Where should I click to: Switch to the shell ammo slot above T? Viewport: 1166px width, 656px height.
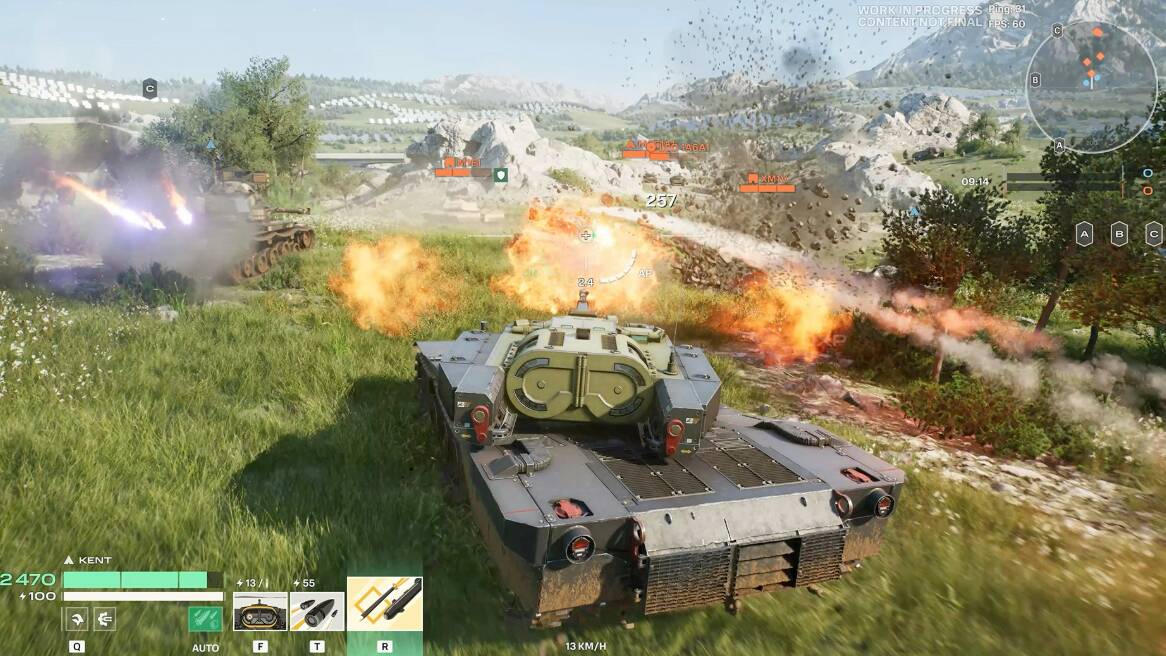tap(317, 611)
